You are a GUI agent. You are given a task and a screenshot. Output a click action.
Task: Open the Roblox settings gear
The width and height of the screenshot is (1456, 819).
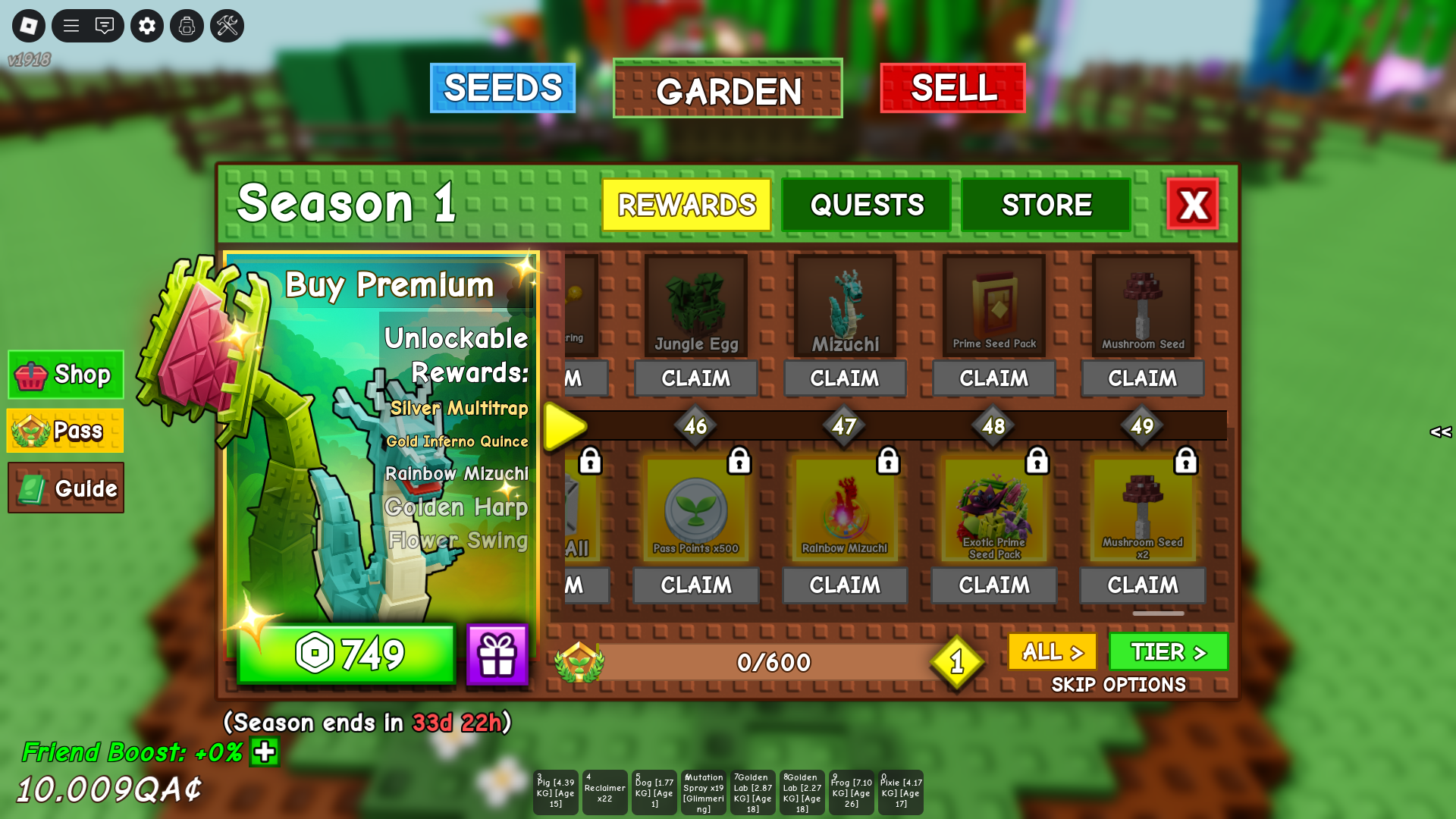pyautogui.click(x=147, y=26)
